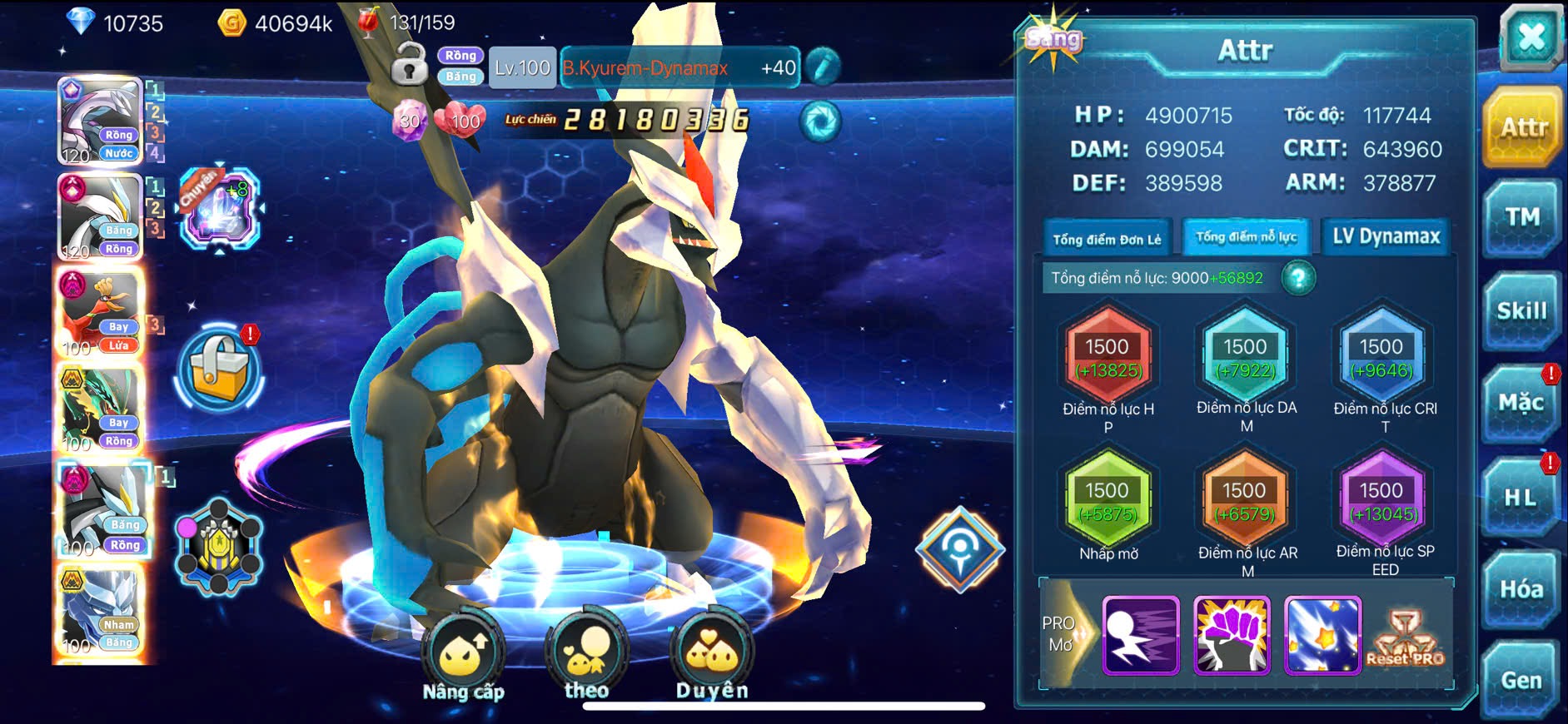Show the Tổng điểm Đơn Lẻ tab
This screenshot has height=724, width=1568.
[x=1107, y=239]
